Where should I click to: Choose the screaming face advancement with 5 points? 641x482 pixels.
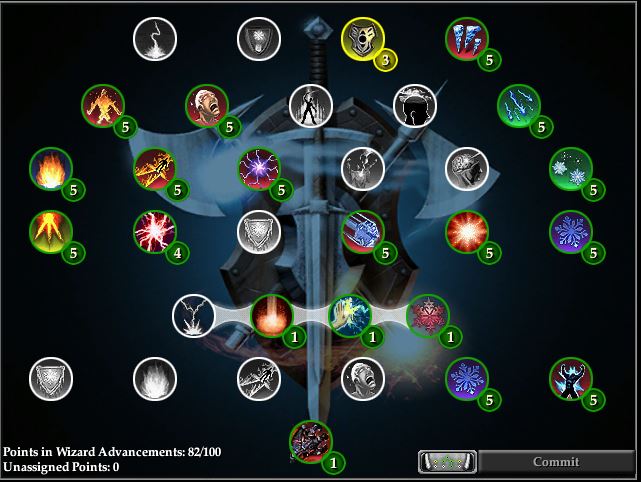207,106
